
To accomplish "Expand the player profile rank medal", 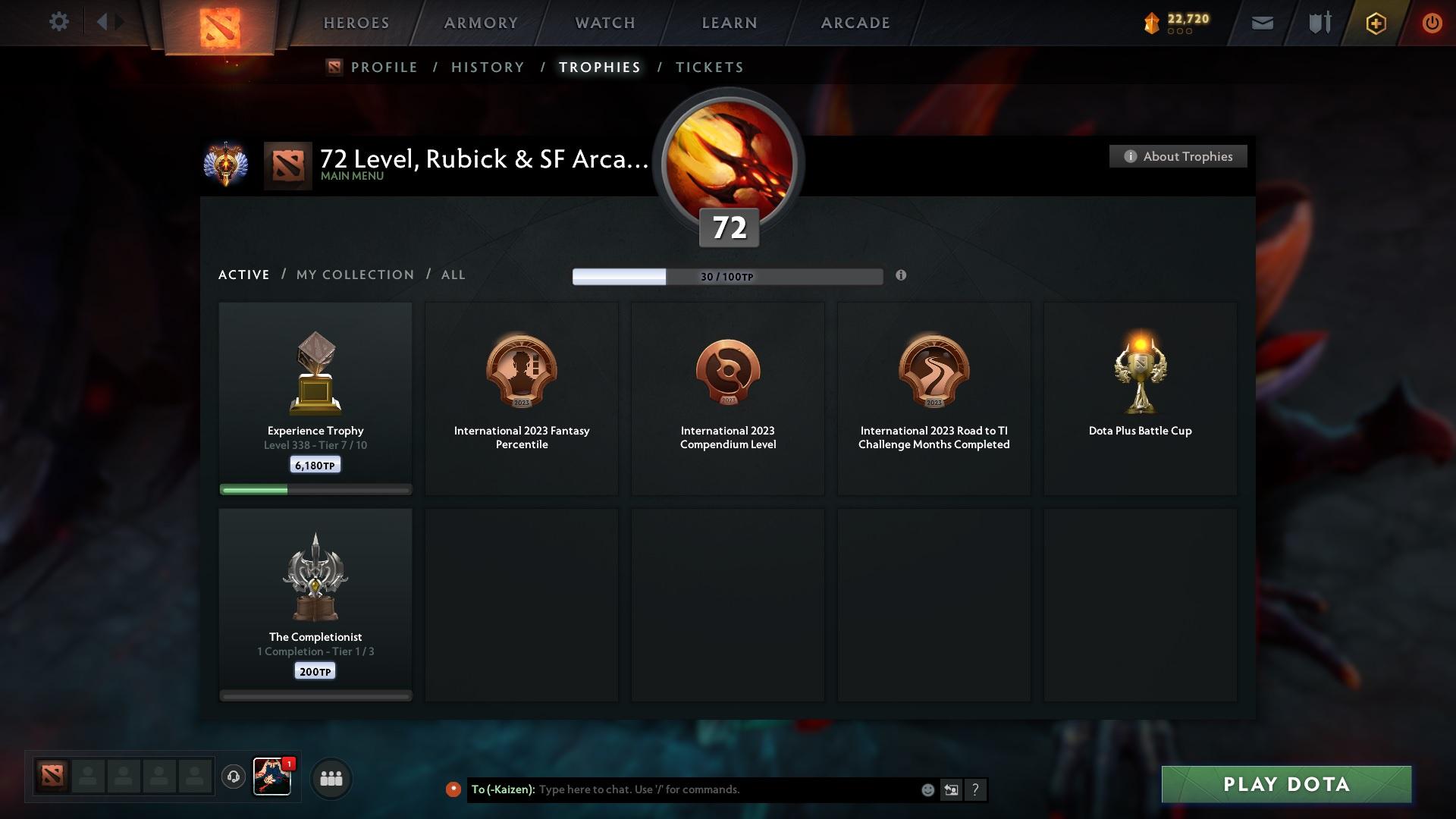I will [227, 164].
